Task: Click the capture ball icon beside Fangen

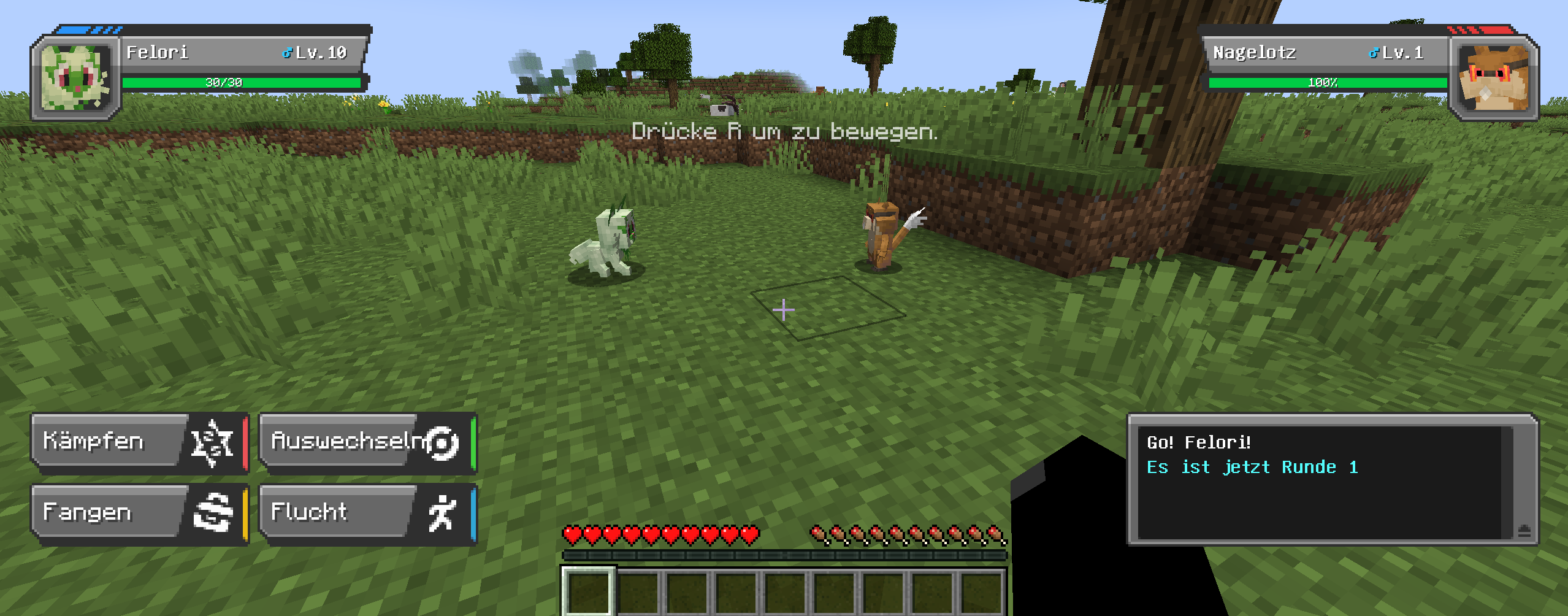Action: (x=212, y=511)
